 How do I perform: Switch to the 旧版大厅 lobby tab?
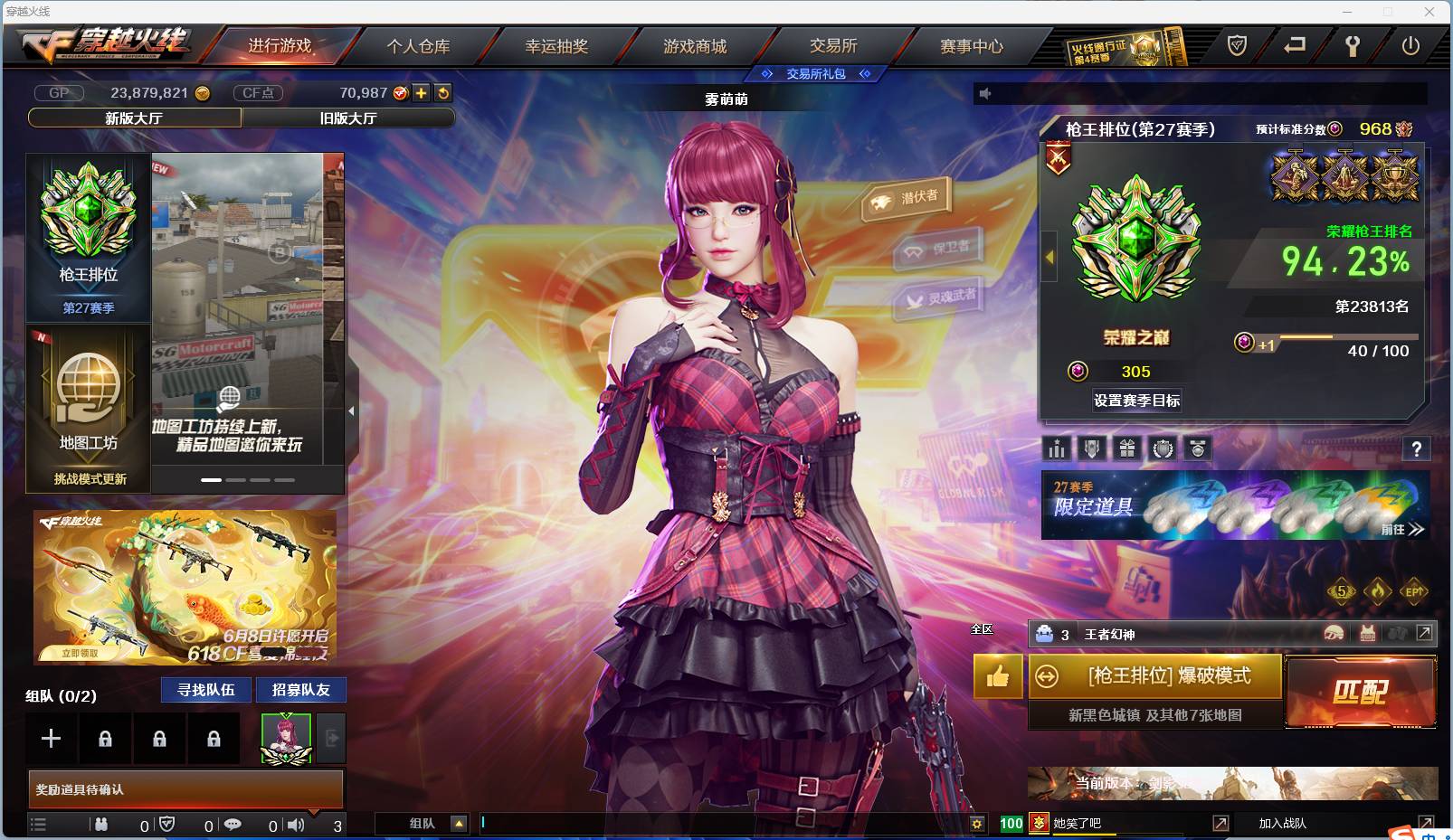pyautogui.click(x=348, y=118)
